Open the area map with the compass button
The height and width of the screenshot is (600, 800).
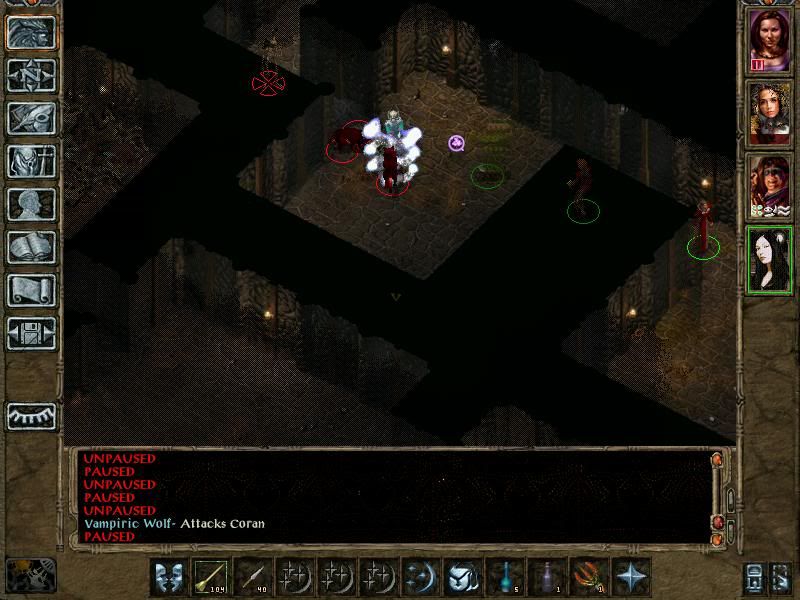(31, 75)
